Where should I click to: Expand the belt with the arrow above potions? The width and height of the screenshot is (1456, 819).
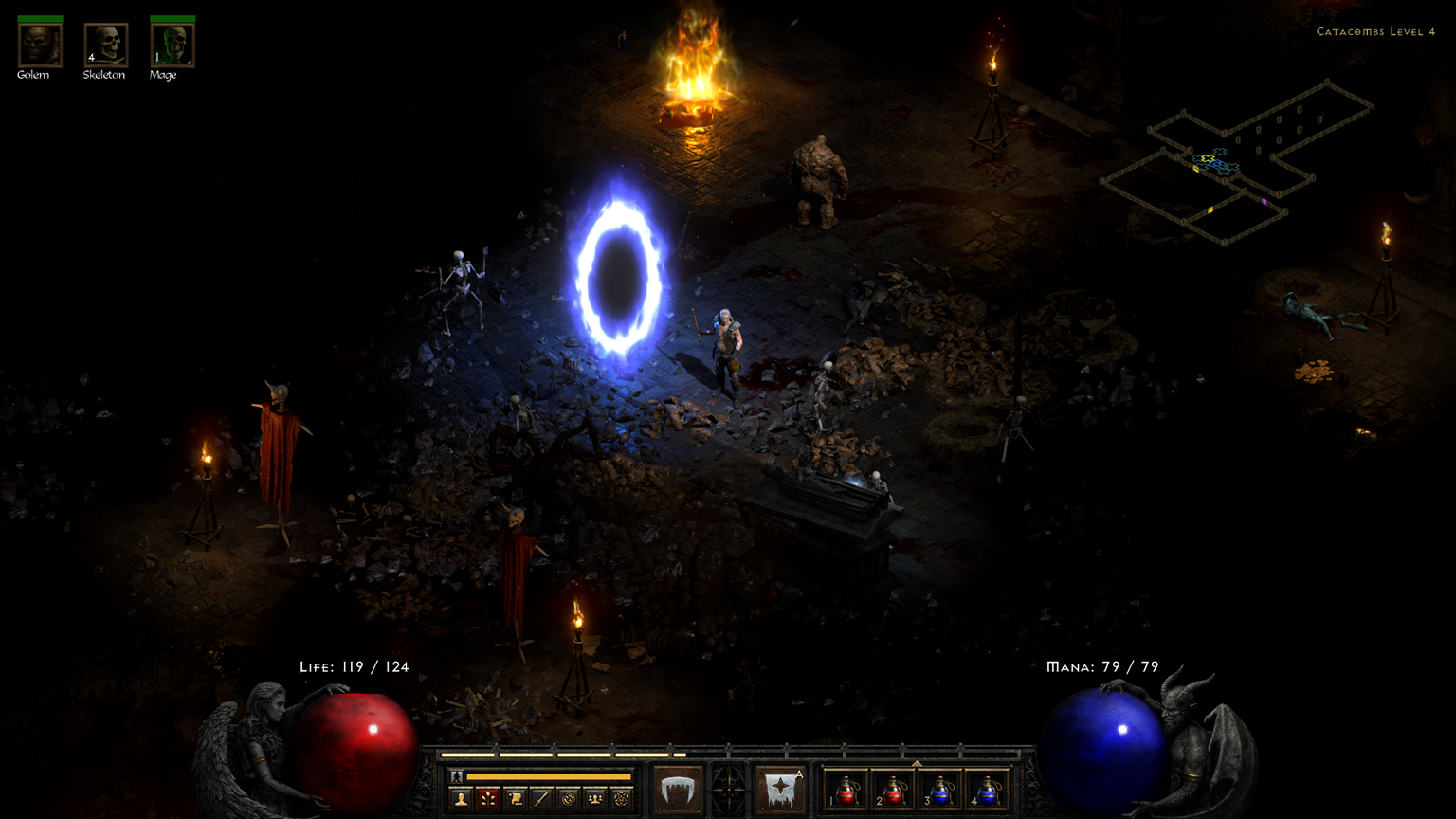coord(917,763)
